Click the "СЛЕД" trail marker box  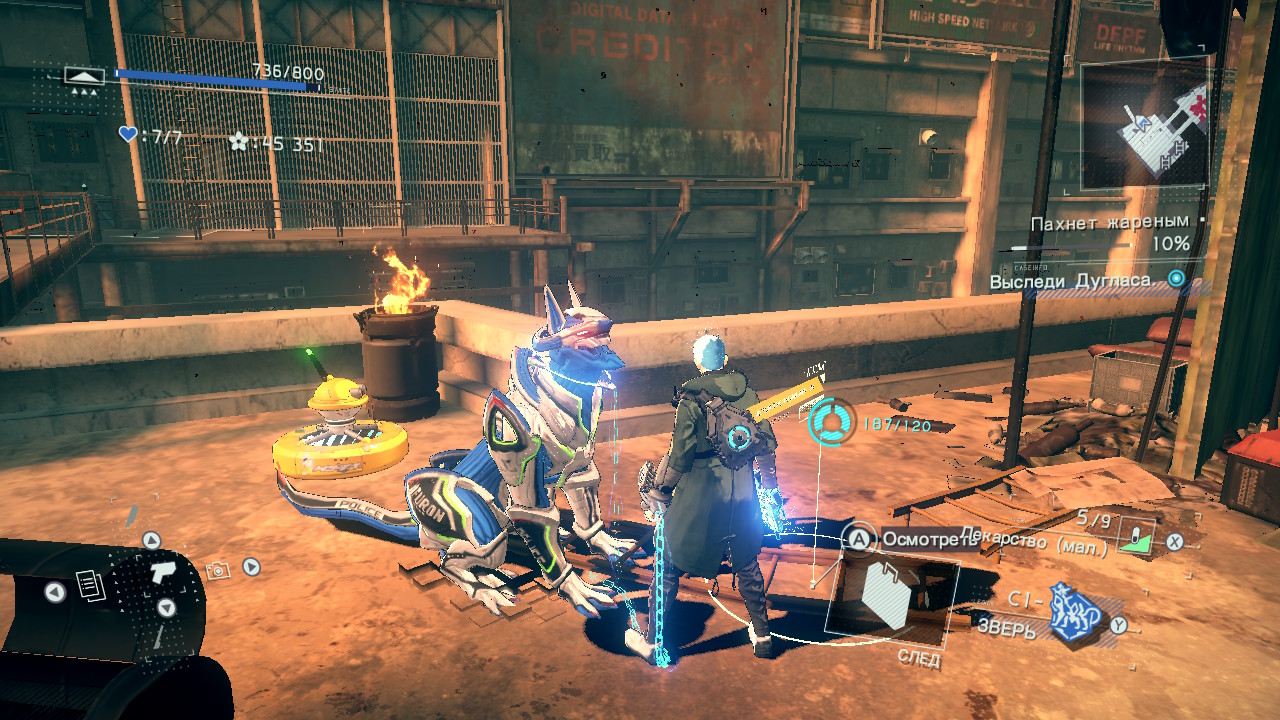(891, 598)
